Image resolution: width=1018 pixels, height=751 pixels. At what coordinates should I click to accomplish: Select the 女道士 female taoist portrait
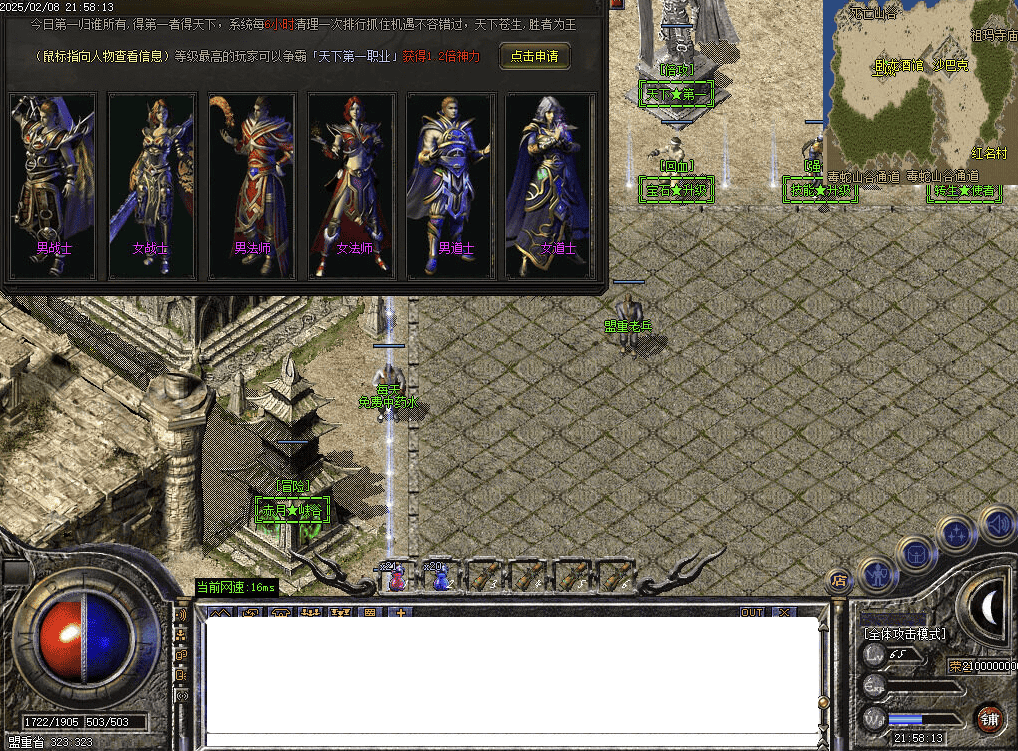click(551, 186)
